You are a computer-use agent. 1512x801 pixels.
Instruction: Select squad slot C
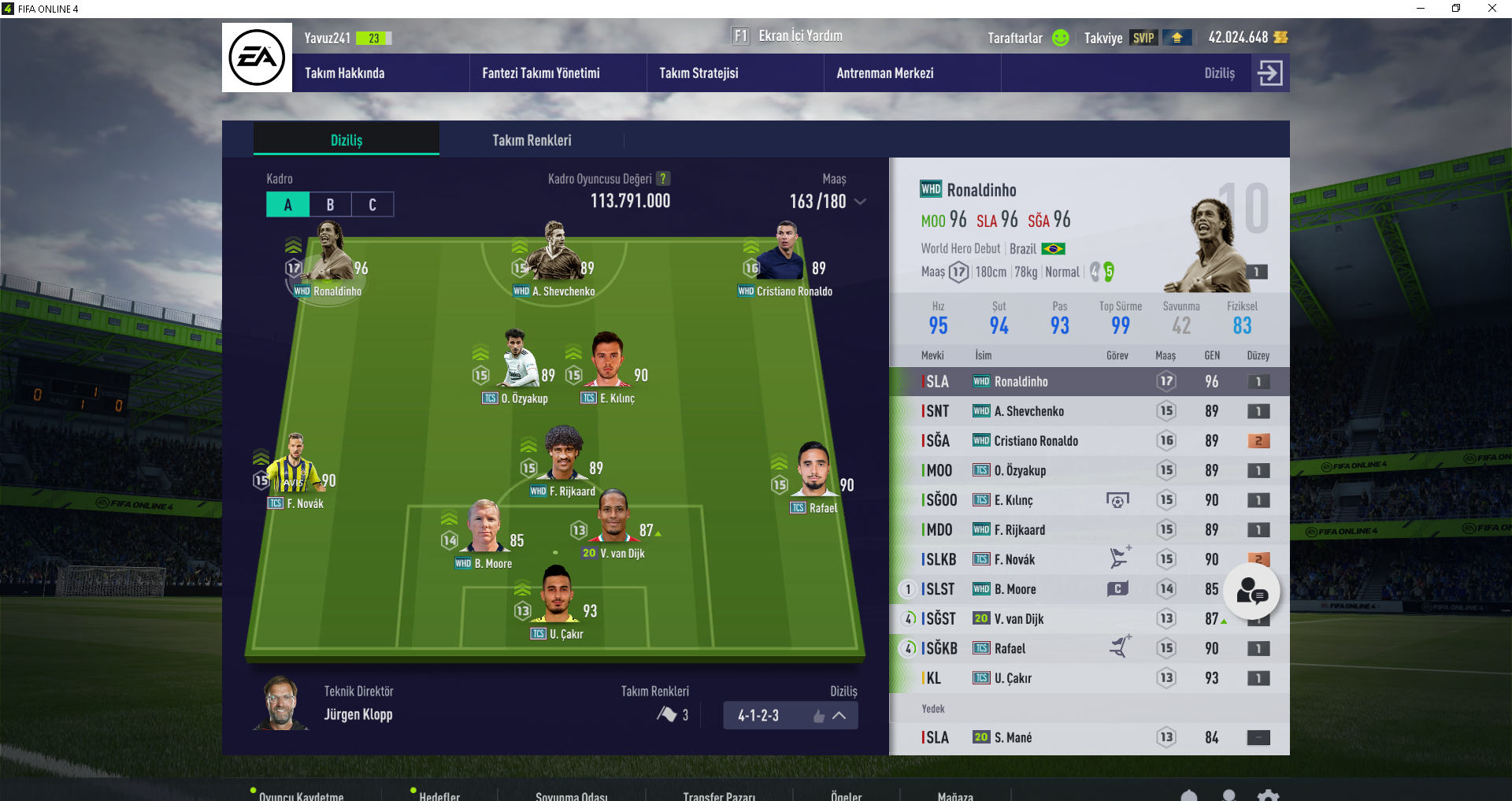pos(371,204)
